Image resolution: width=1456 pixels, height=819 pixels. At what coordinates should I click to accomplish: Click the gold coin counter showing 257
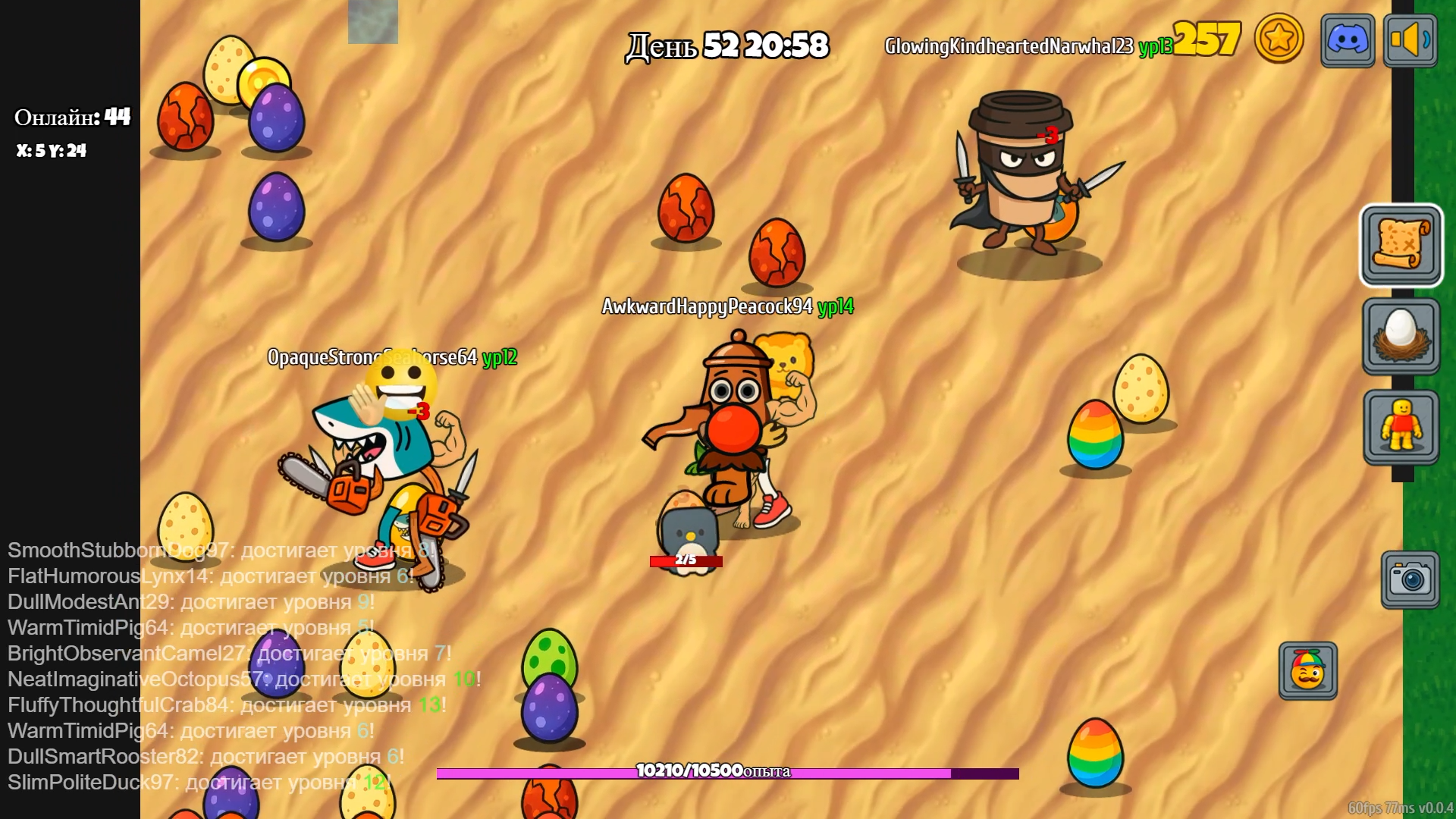pyautogui.click(x=1209, y=36)
